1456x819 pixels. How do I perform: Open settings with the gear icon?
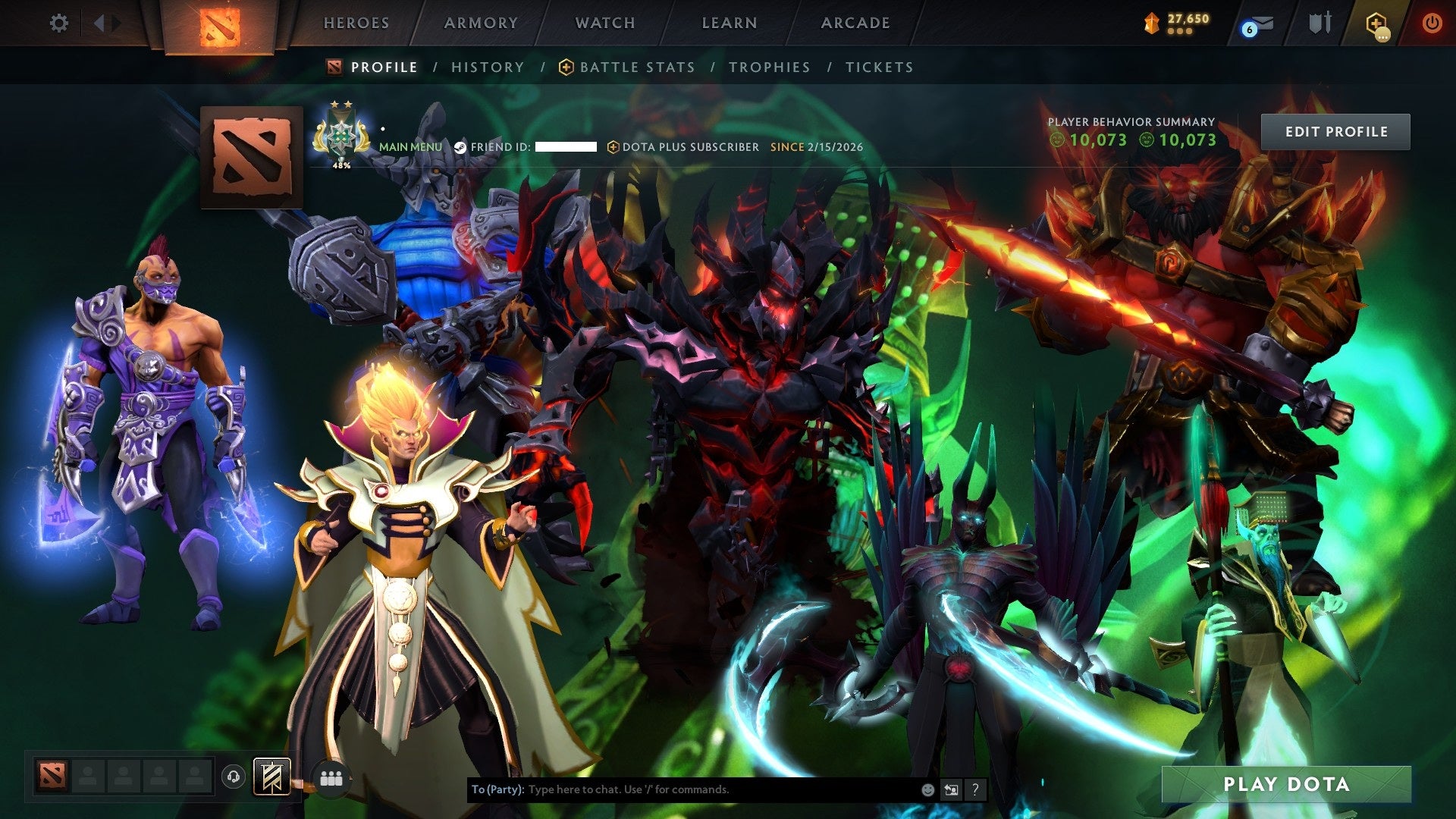(59, 23)
